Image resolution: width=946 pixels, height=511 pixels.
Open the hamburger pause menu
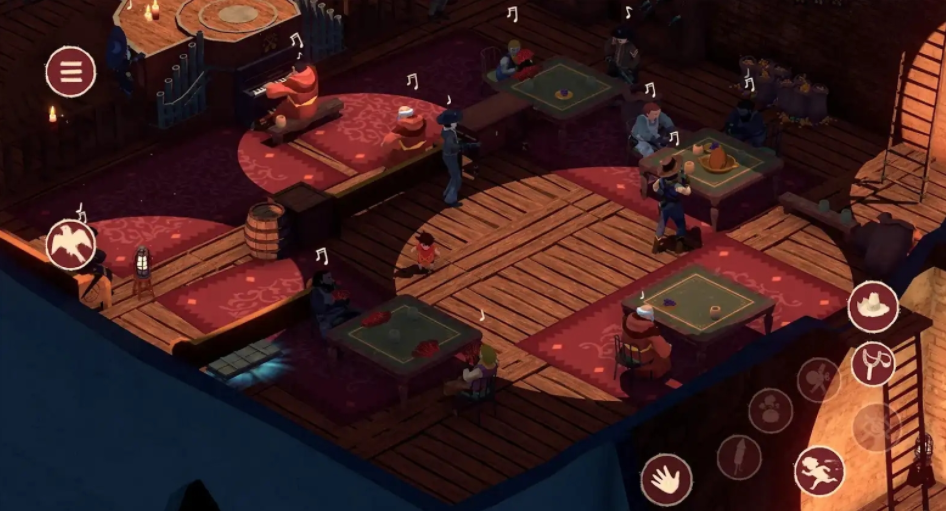click(71, 72)
